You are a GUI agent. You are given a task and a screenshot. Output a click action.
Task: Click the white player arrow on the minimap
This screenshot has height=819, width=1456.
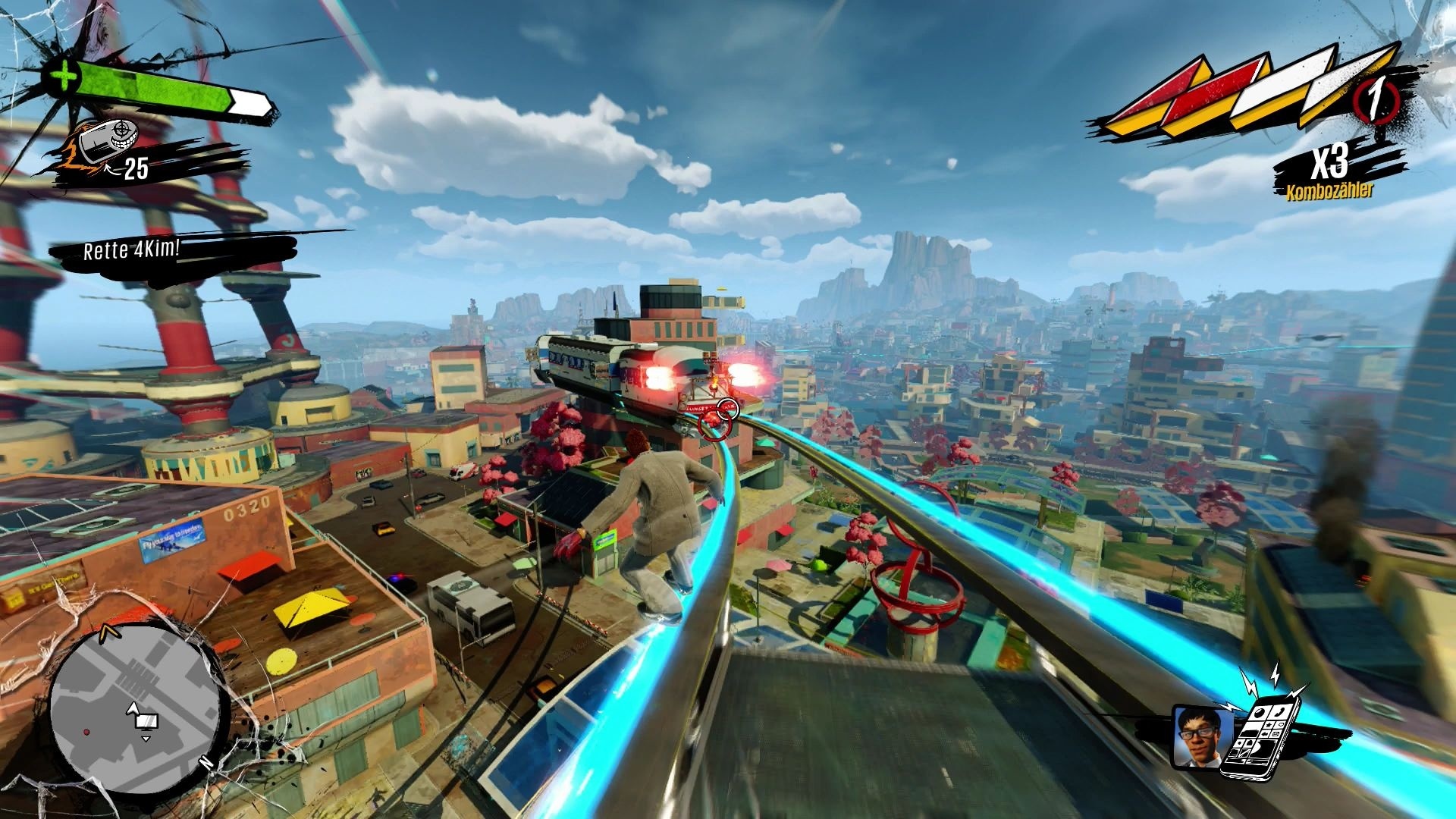click(x=135, y=709)
